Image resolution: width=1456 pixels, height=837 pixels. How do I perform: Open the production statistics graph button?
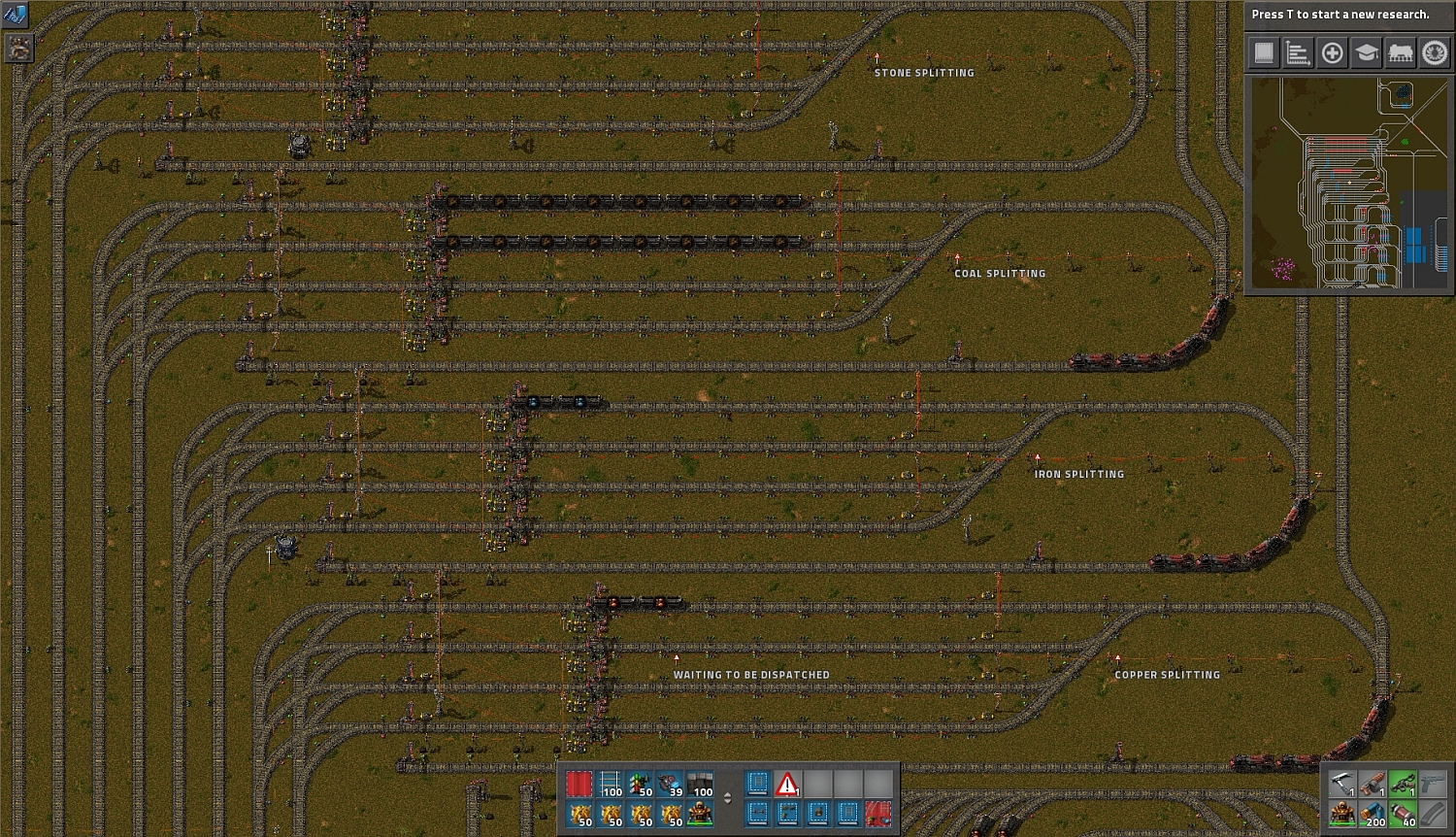point(1298,53)
